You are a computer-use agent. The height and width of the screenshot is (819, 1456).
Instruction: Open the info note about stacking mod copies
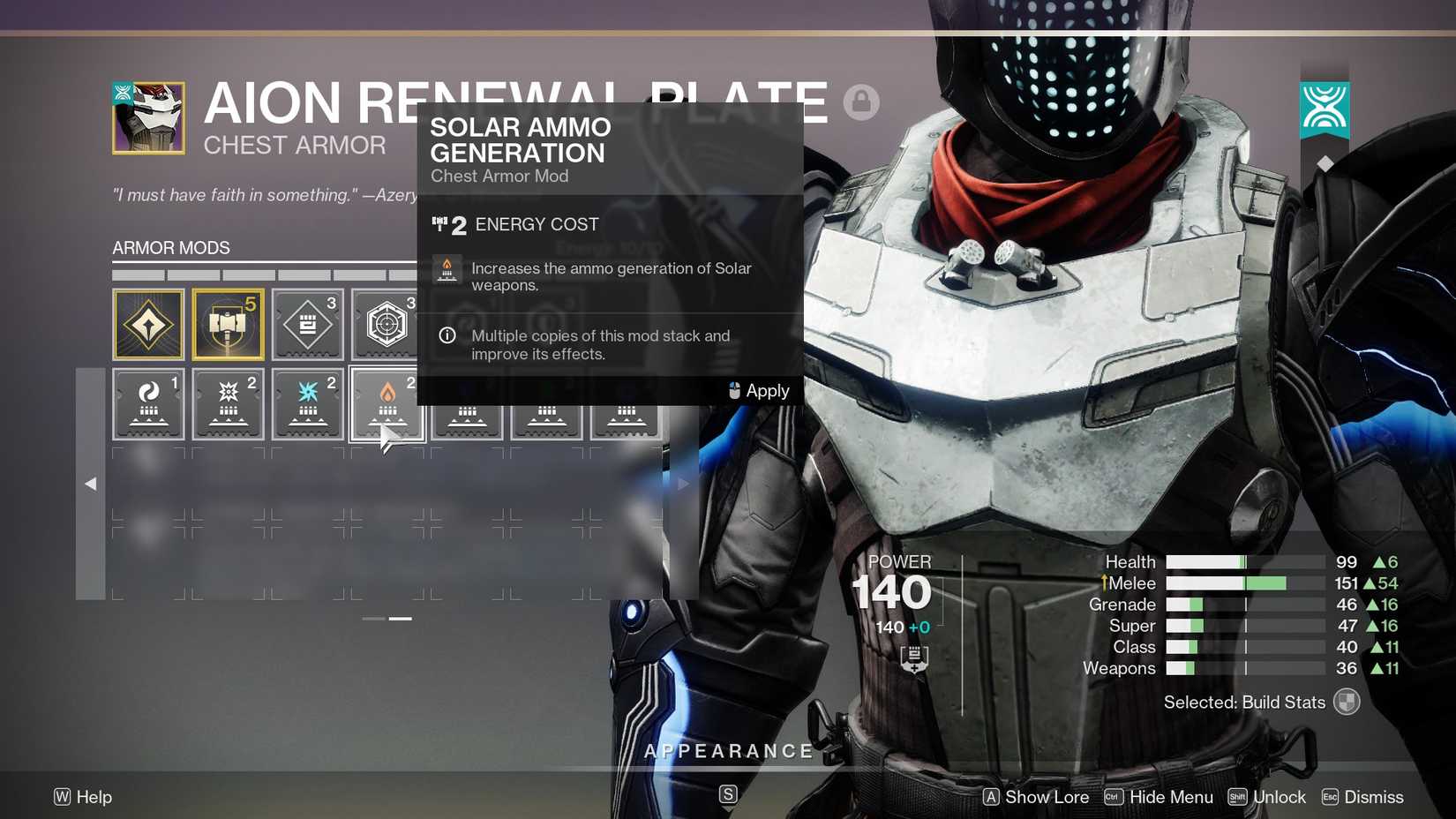pyautogui.click(x=447, y=335)
